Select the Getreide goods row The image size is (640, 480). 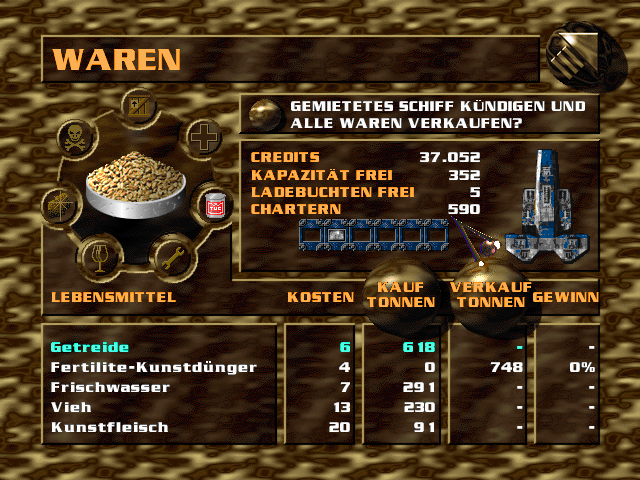click(x=90, y=347)
